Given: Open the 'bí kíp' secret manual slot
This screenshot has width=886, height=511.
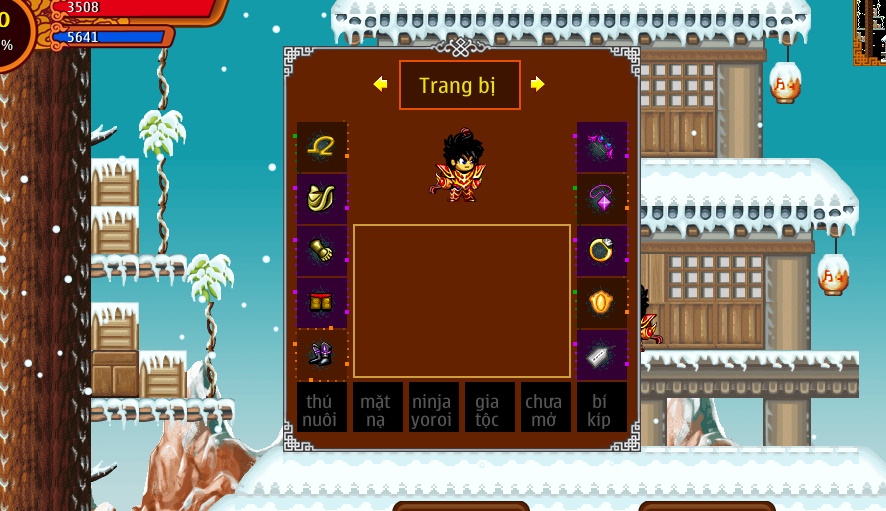Looking at the screenshot, I should pos(602,408).
